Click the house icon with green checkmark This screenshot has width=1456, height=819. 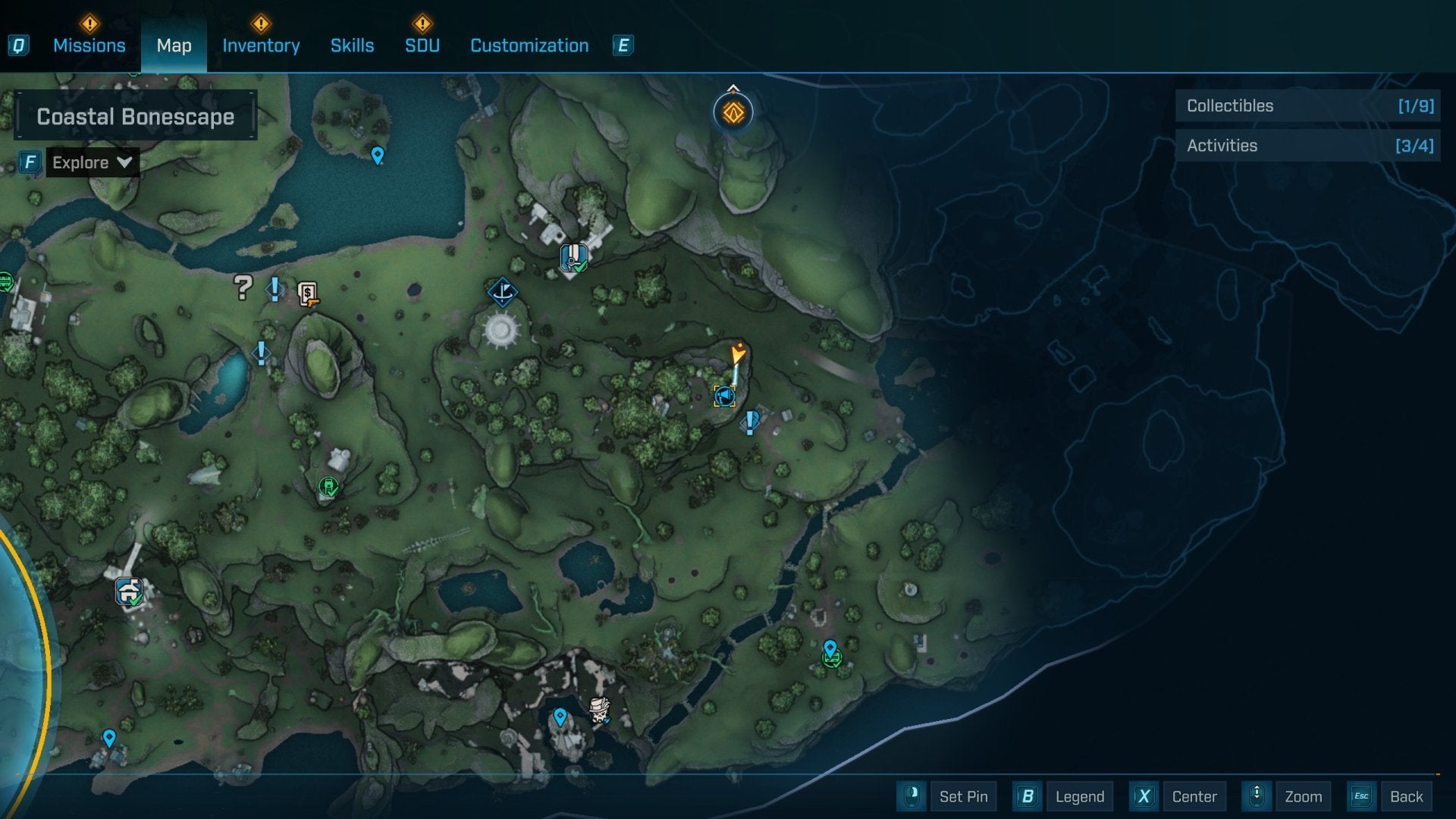coord(129,590)
